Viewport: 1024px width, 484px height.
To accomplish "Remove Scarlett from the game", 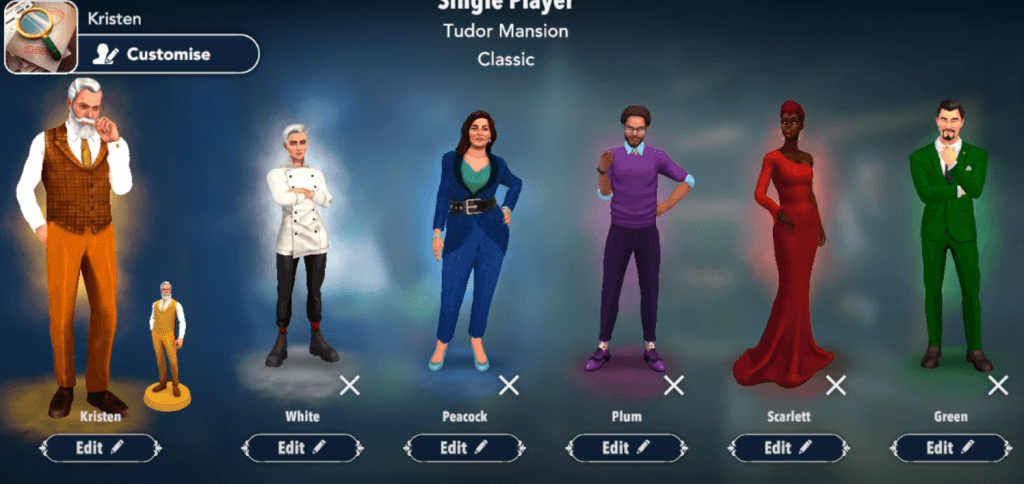I will point(835,385).
